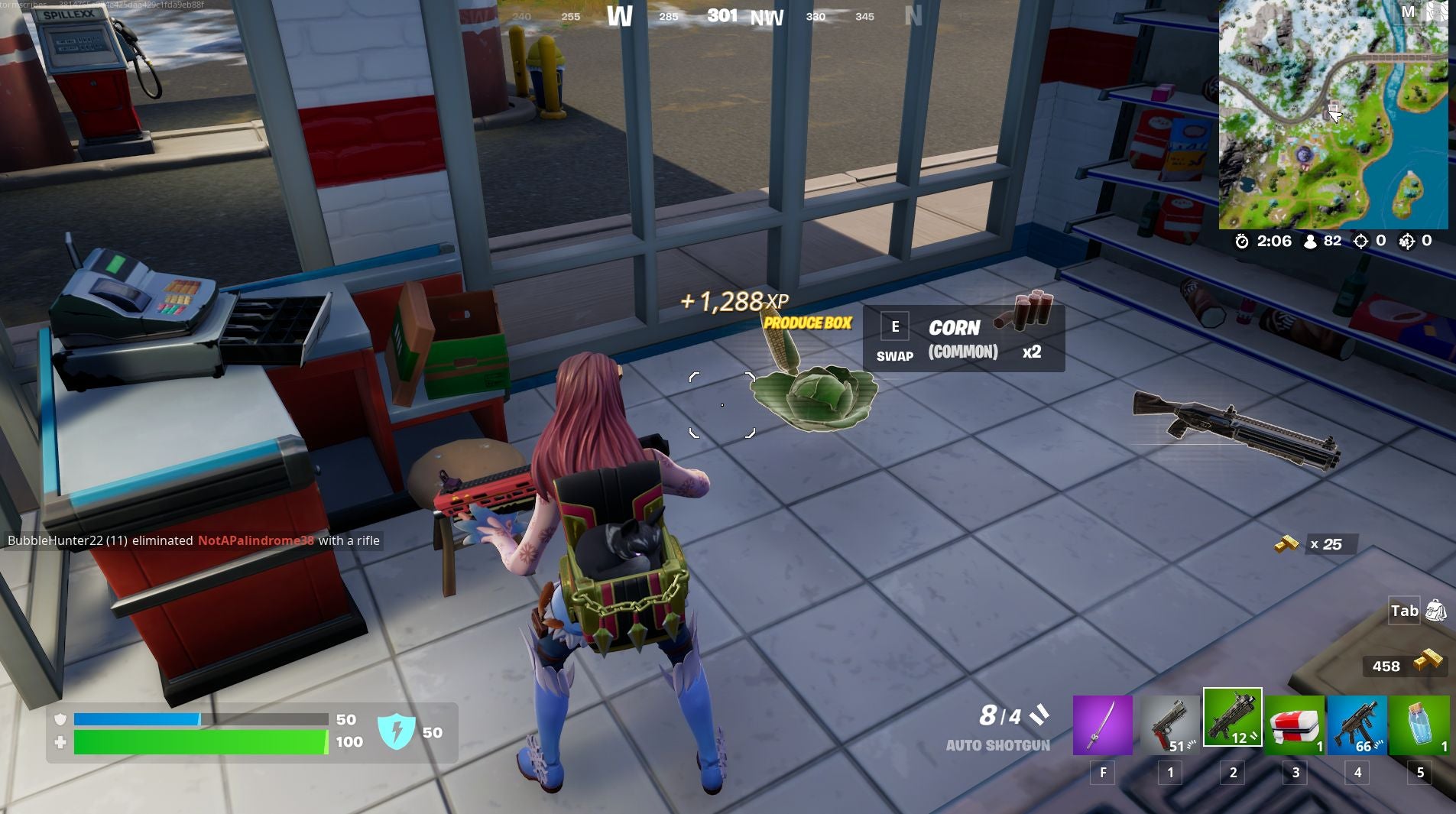Screen dimensions: 1456x814
Task: Select the SMG in hotbar slot 4
Action: coord(1358,725)
